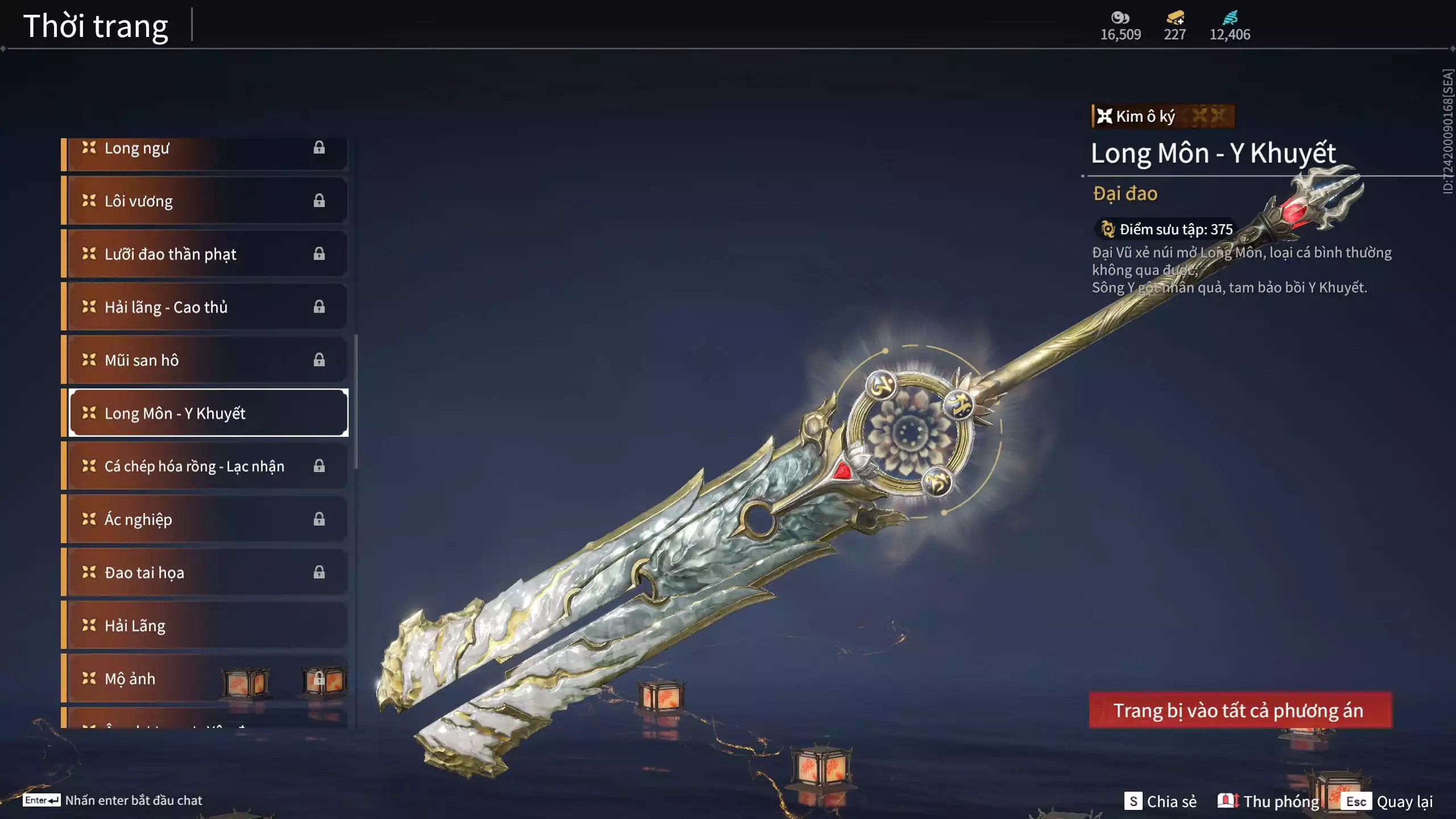
Task: Choose the highlighted Long Môn - Y Khuyết row
Action: point(208,413)
